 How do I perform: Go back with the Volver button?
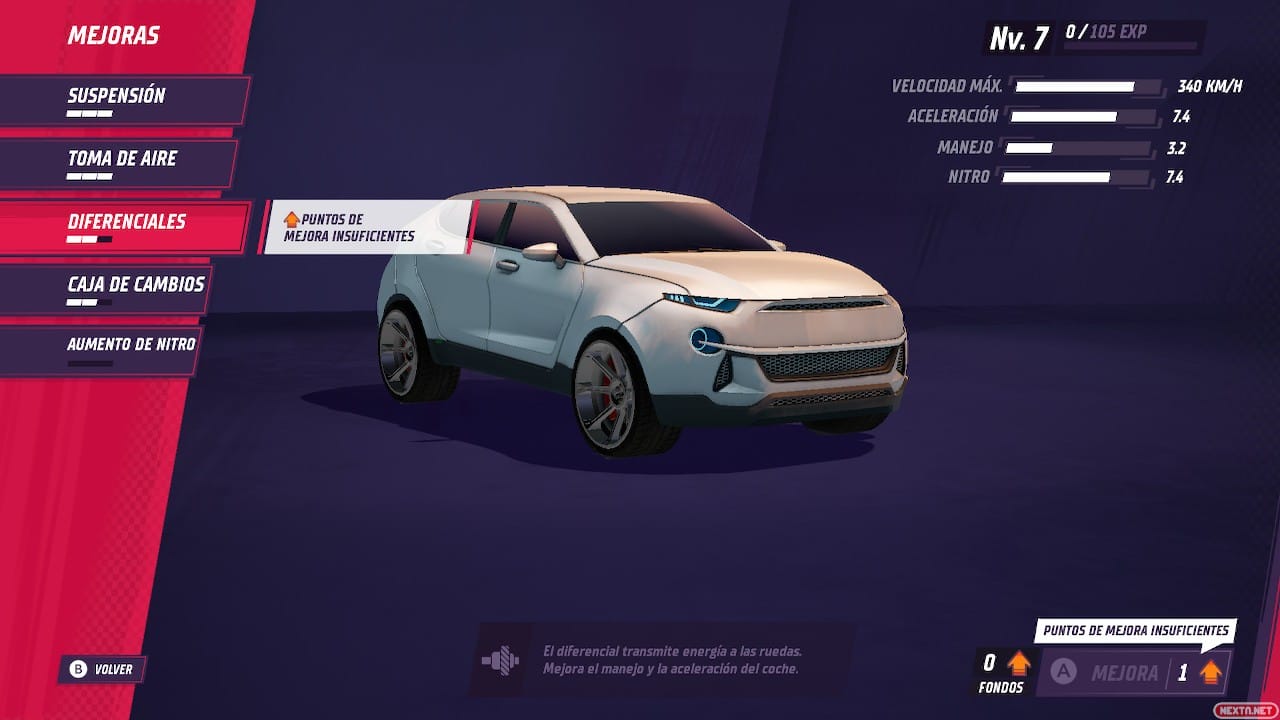102,669
